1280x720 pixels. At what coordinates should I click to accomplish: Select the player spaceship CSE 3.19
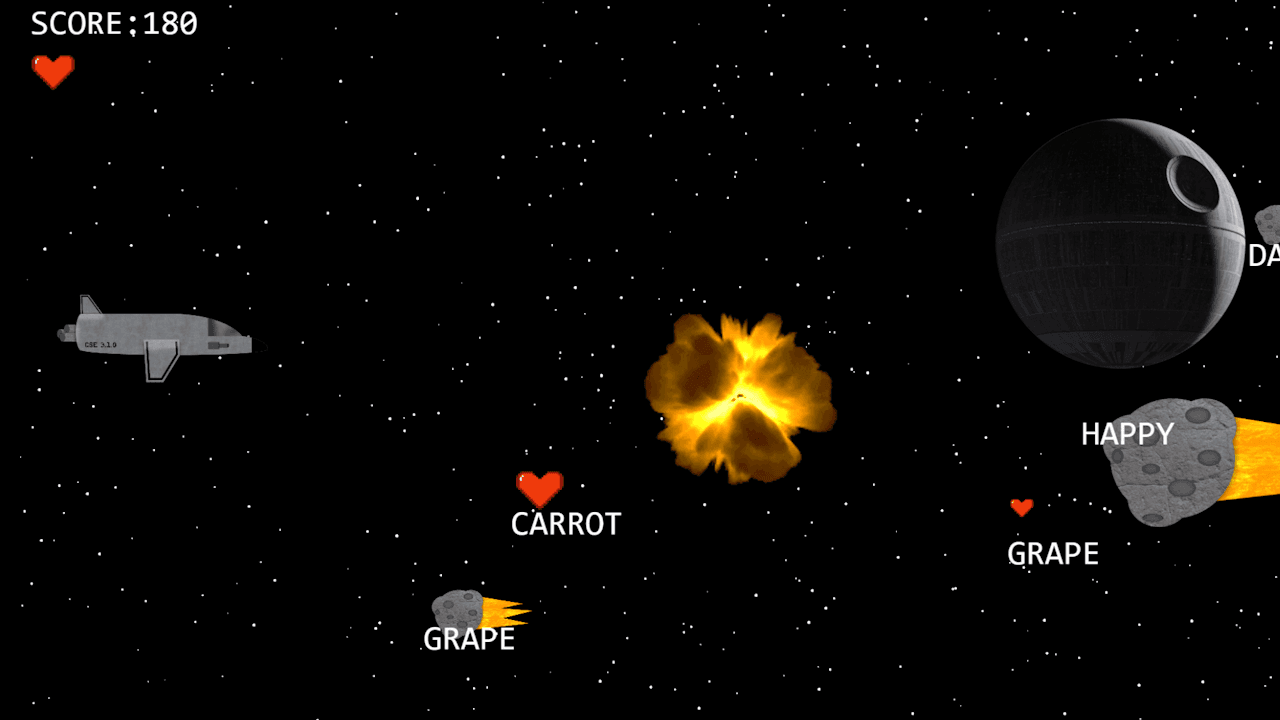tap(155, 335)
